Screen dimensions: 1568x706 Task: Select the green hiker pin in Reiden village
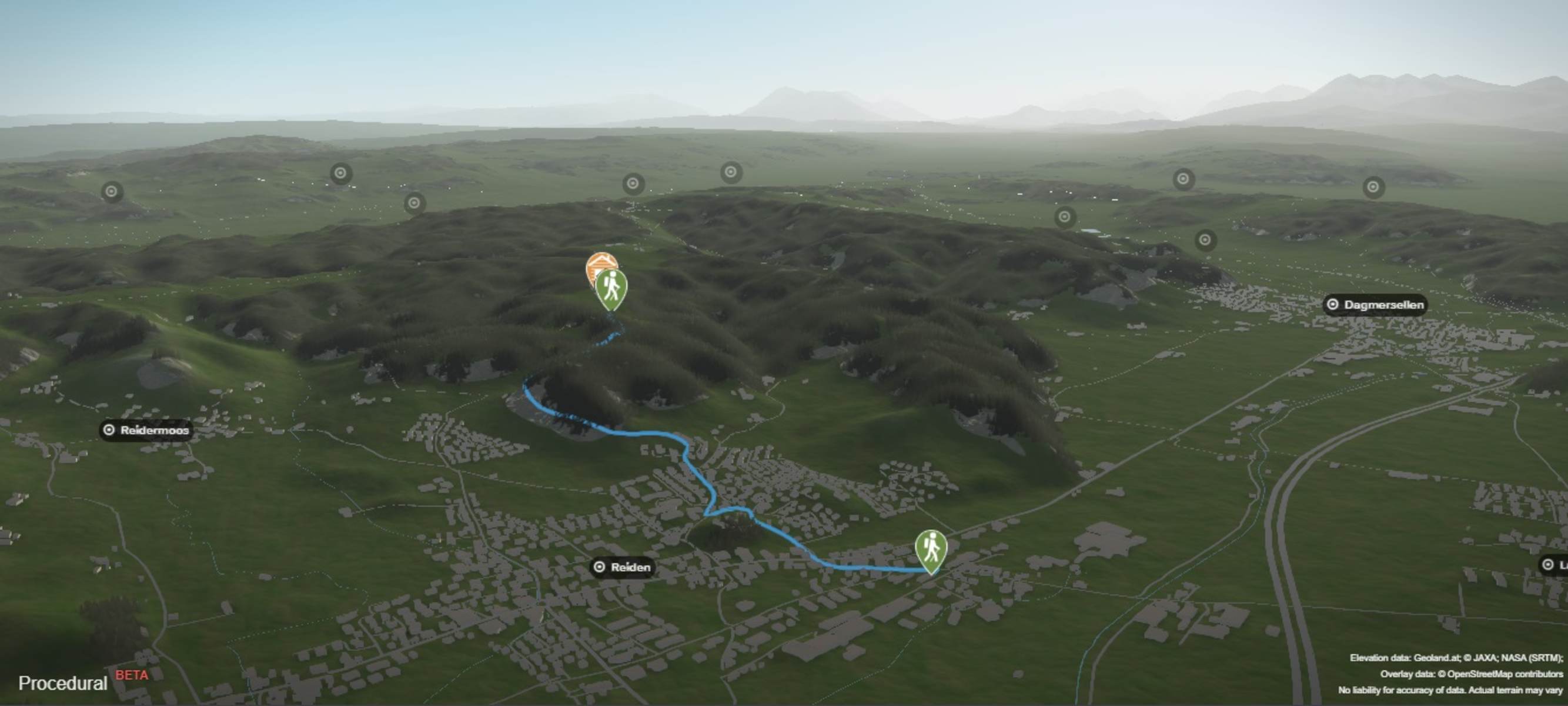pos(931,550)
